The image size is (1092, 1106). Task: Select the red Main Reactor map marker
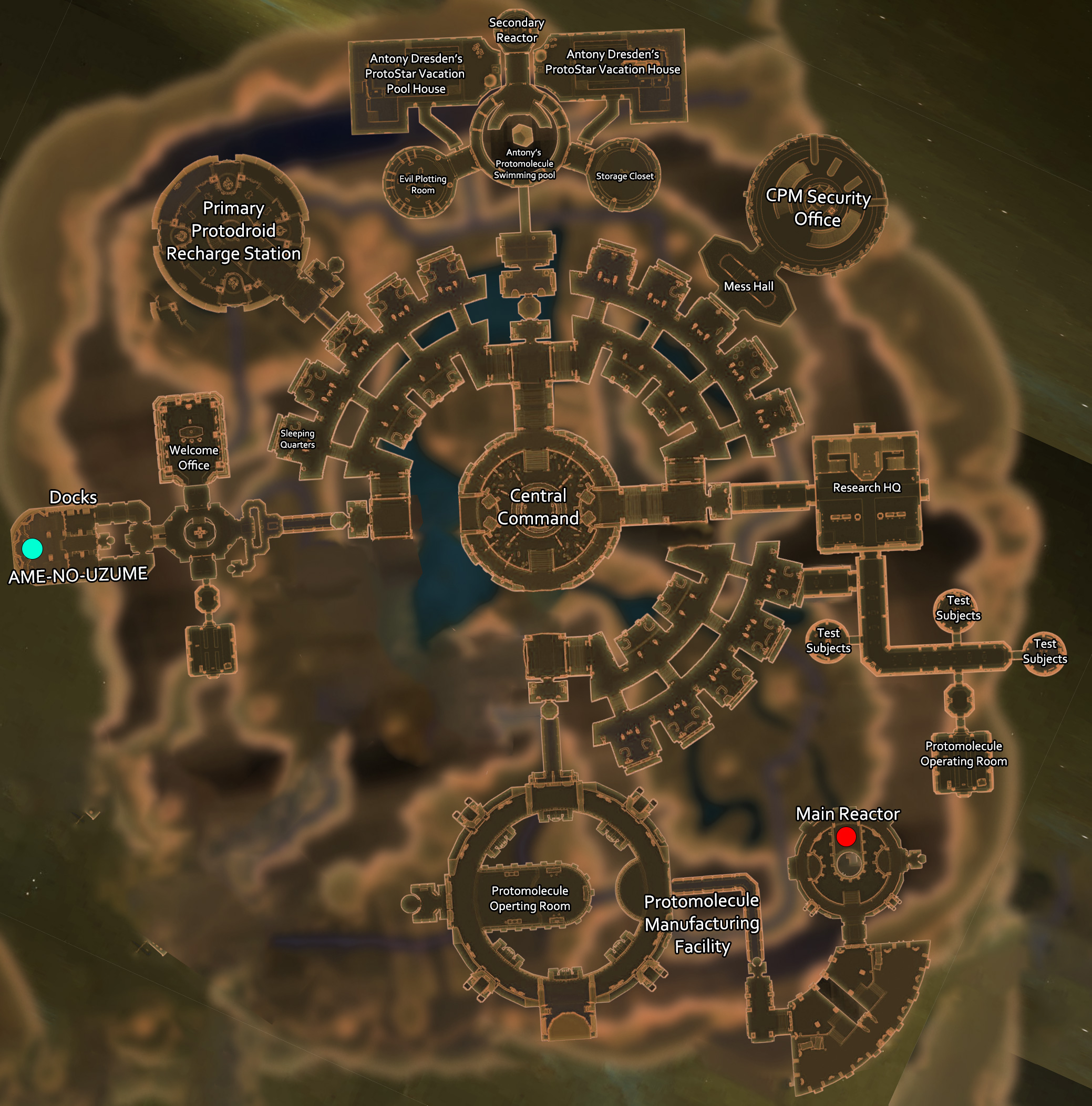tap(846, 836)
